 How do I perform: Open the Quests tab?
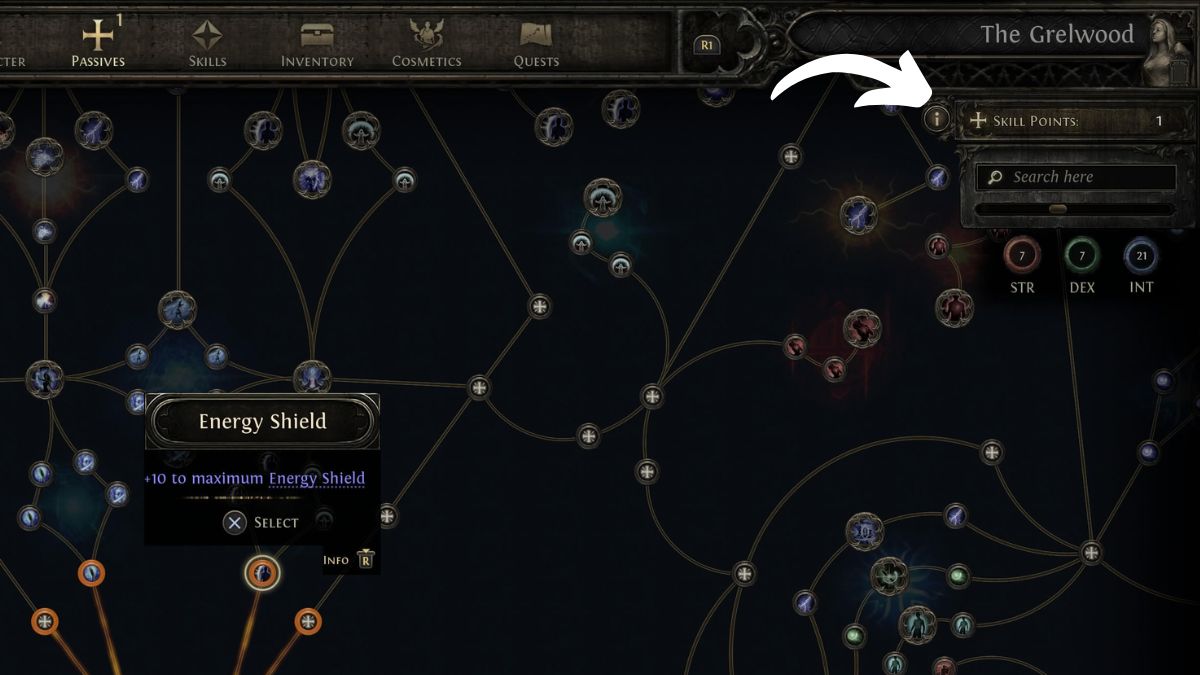pyautogui.click(x=536, y=43)
